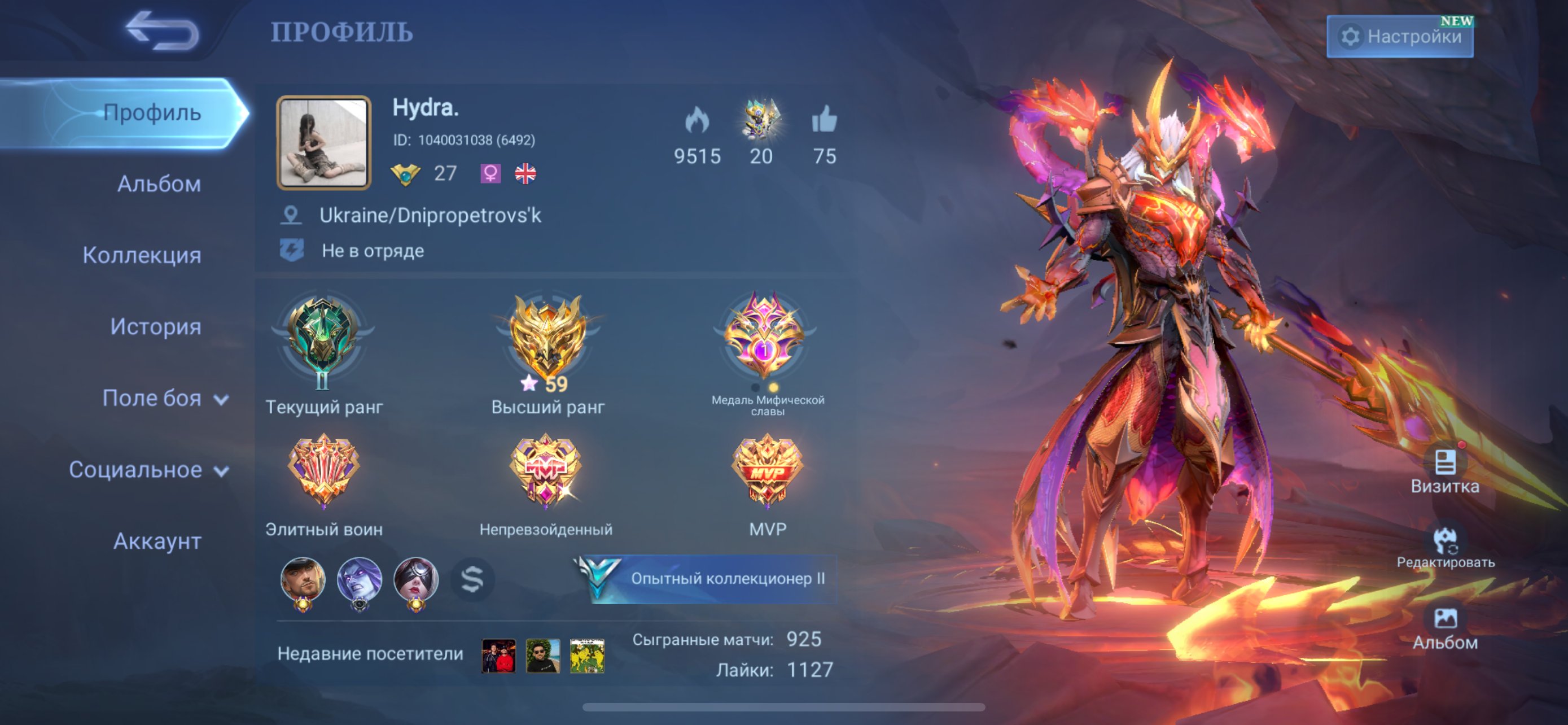Open the Настройки settings button
This screenshot has height=725, width=1568.
[1399, 37]
